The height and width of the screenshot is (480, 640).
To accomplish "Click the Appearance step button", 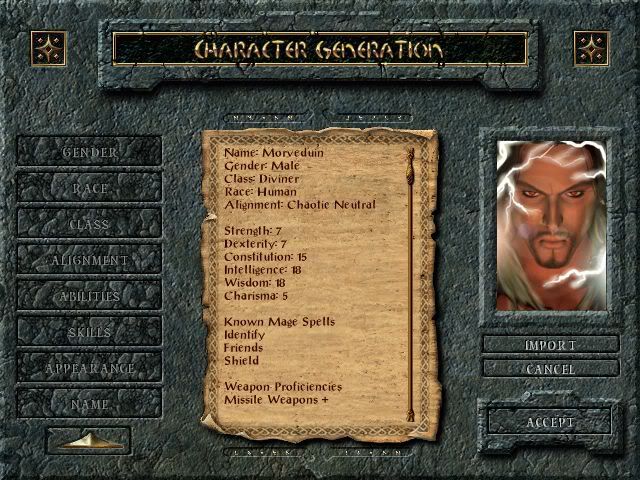I will 89,368.
